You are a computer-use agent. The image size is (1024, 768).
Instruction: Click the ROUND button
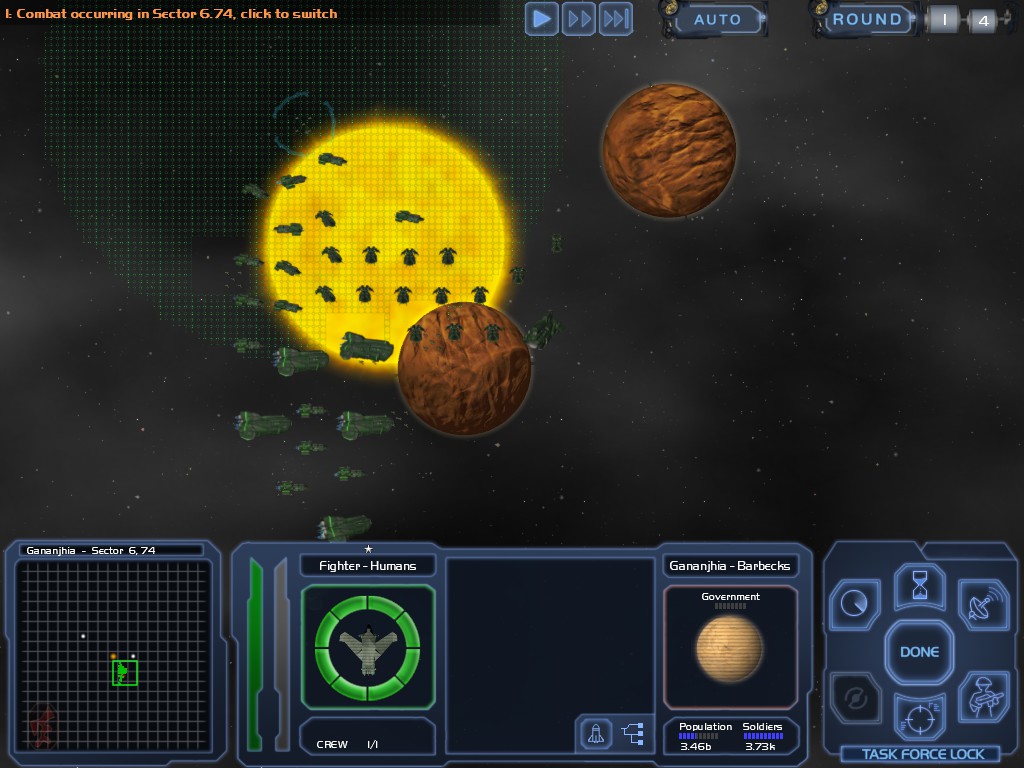click(x=867, y=20)
